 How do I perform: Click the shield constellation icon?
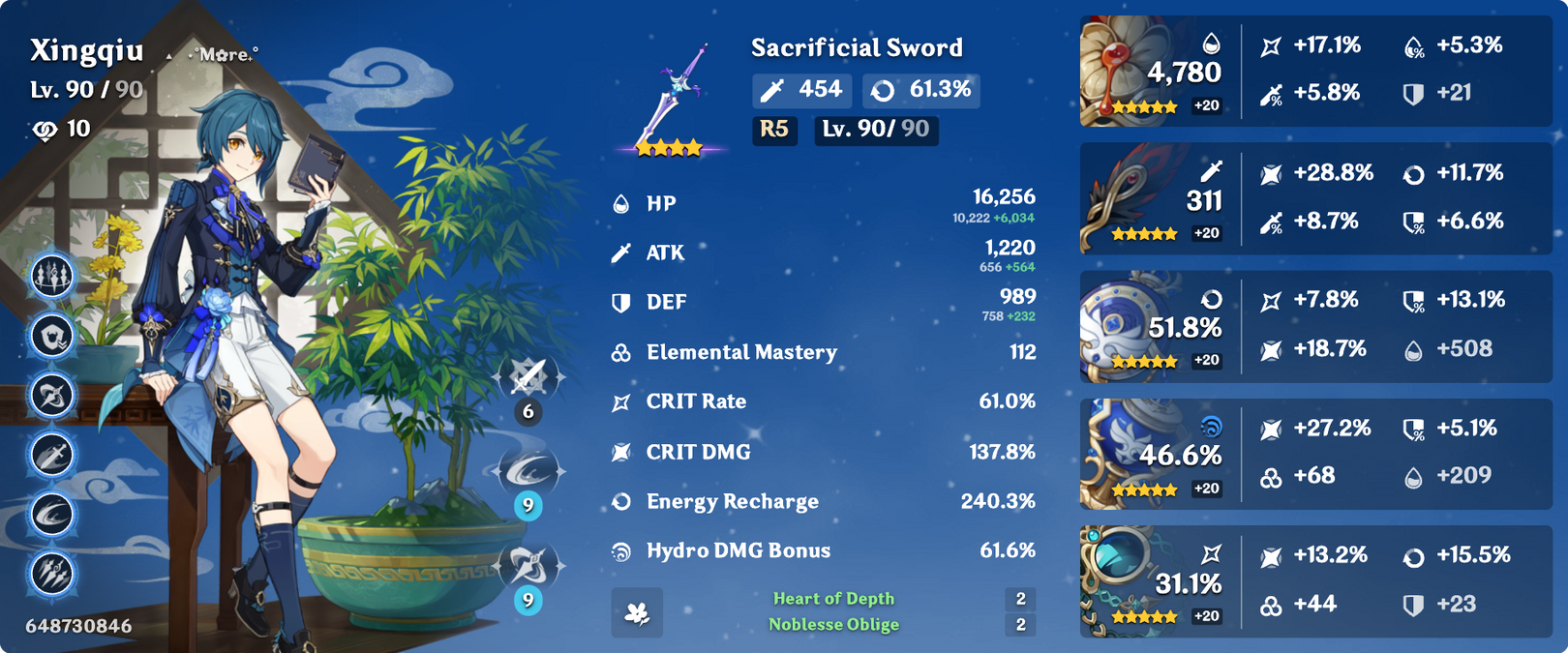pyautogui.click(x=52, y=337)
